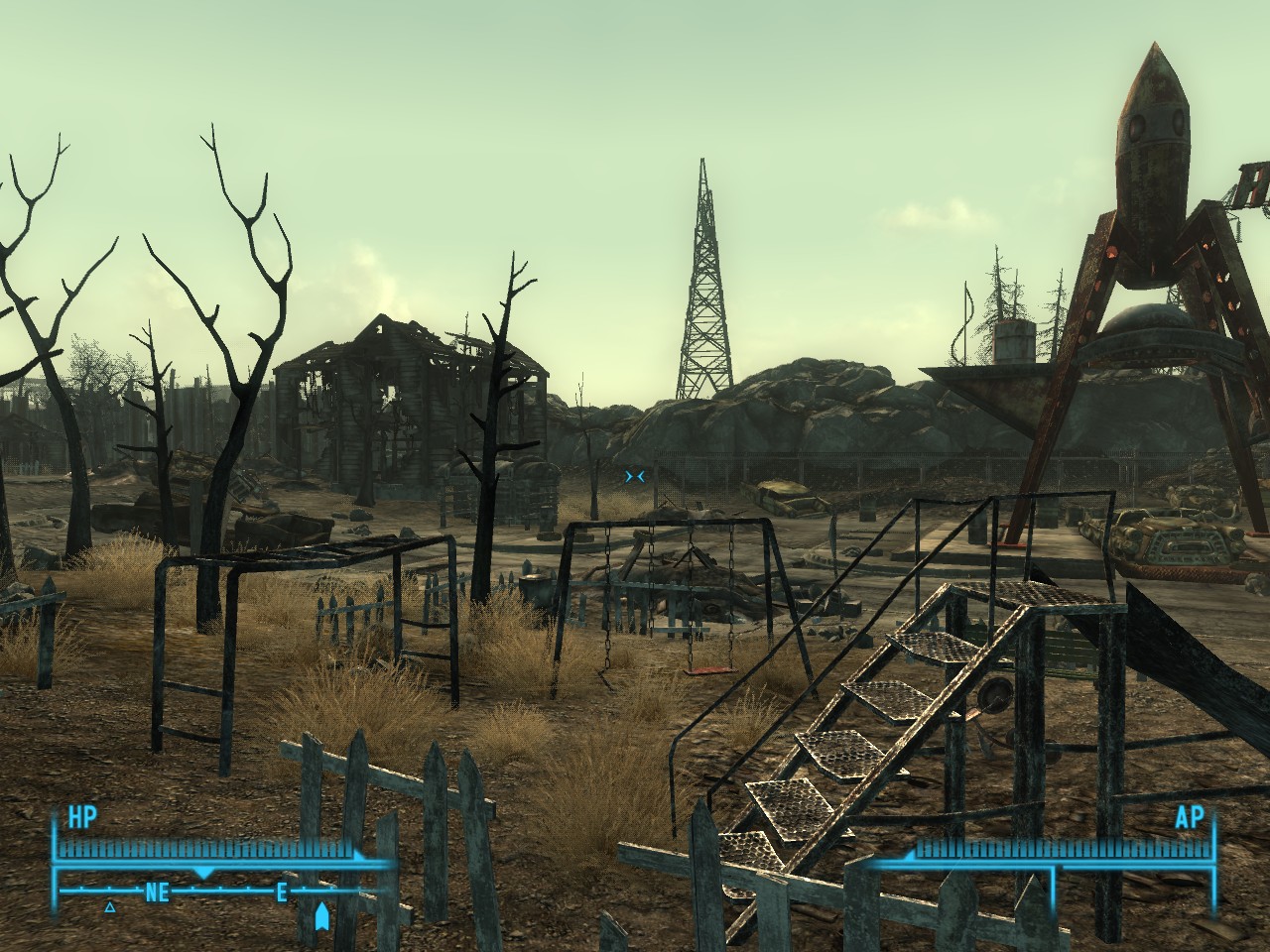The image size is (1270, 952).
Task: Click the NE heading on the compass
Action: point(158,892)
